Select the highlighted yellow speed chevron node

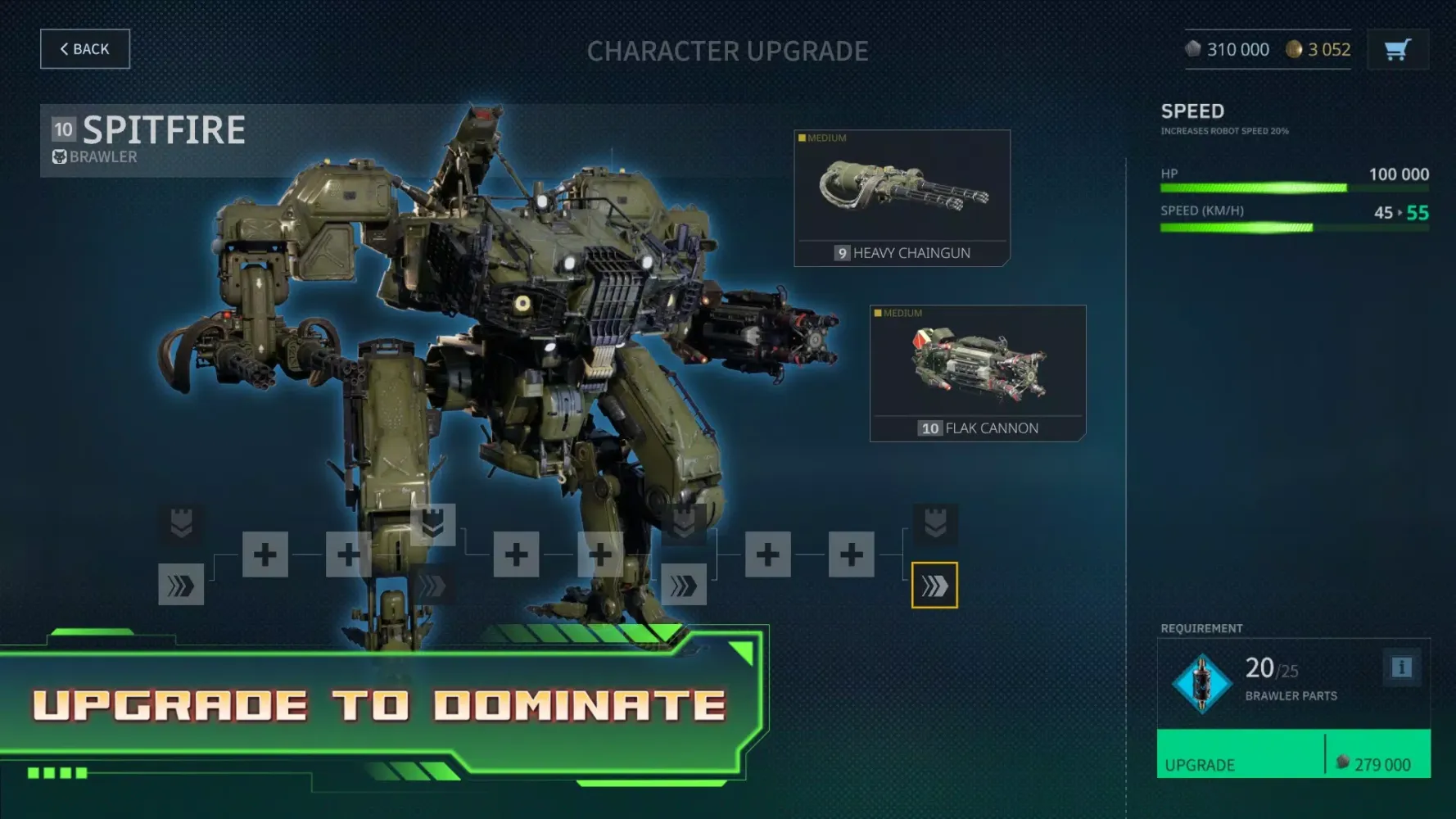(934, 586)
